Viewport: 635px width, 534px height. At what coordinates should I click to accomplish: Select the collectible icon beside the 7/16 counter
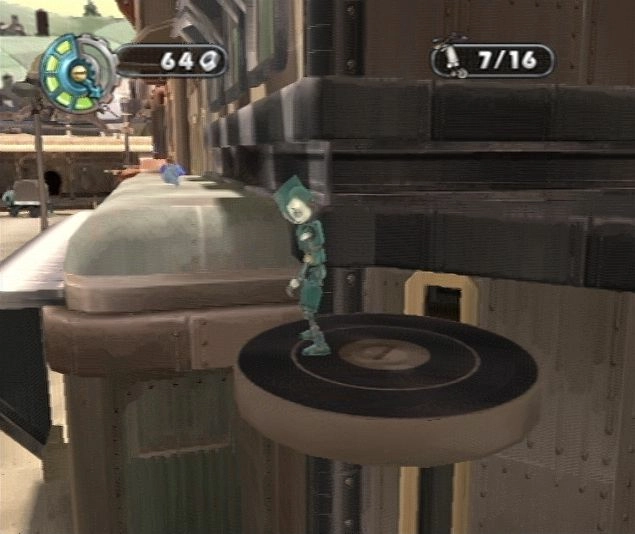(x=454, y=59)
